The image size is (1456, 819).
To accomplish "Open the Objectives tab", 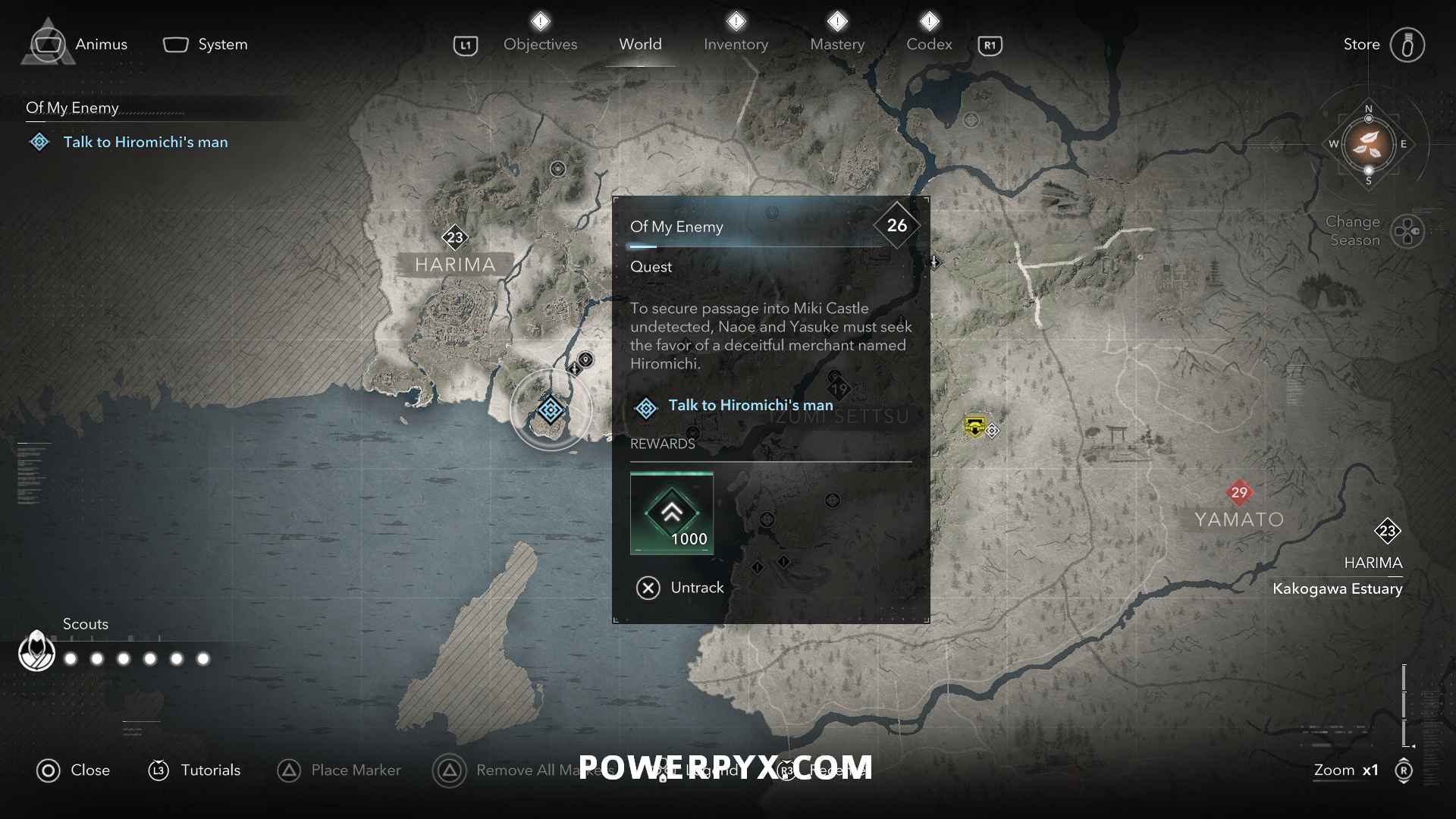I will point(540,44).
